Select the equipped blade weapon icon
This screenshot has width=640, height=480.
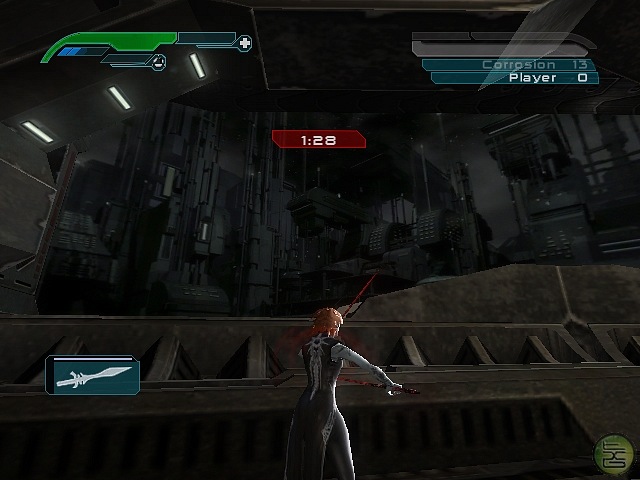click(93, 375)
